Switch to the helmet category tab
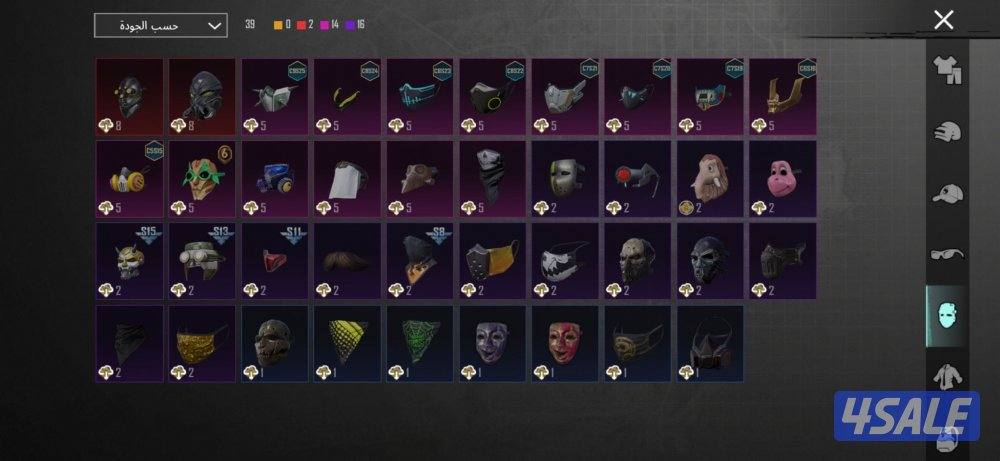 click(x=946, y=132)
